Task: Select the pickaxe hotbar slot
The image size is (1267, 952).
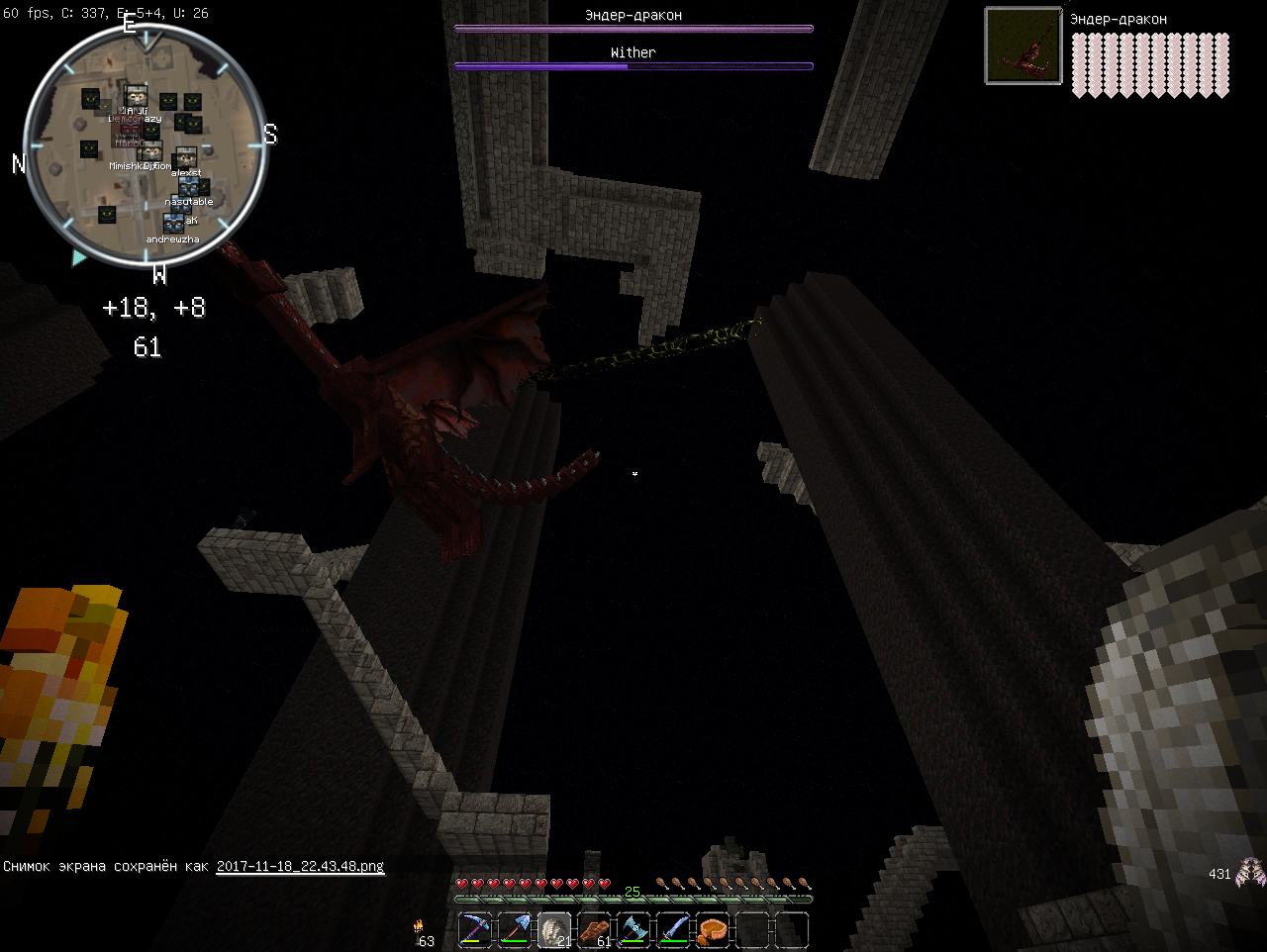Action: pyautogui.click(x=476, y=930)
